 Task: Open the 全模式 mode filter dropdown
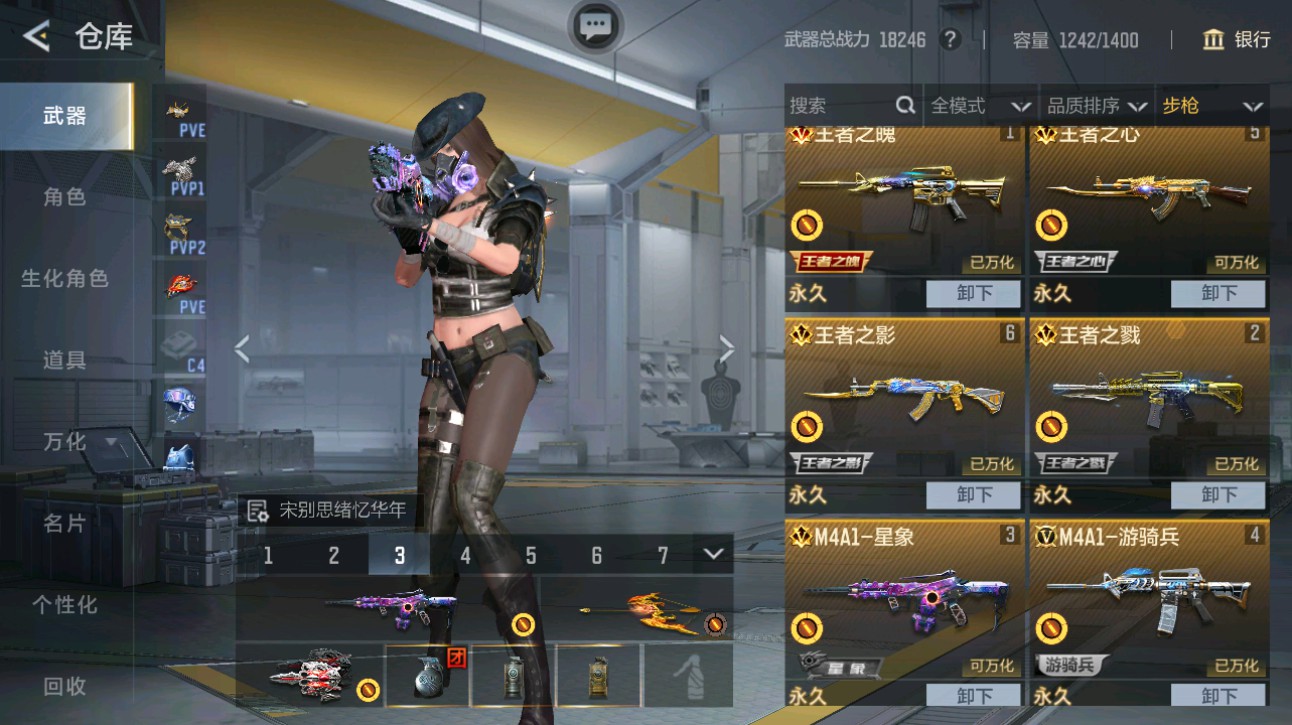[x=977, y=104]
